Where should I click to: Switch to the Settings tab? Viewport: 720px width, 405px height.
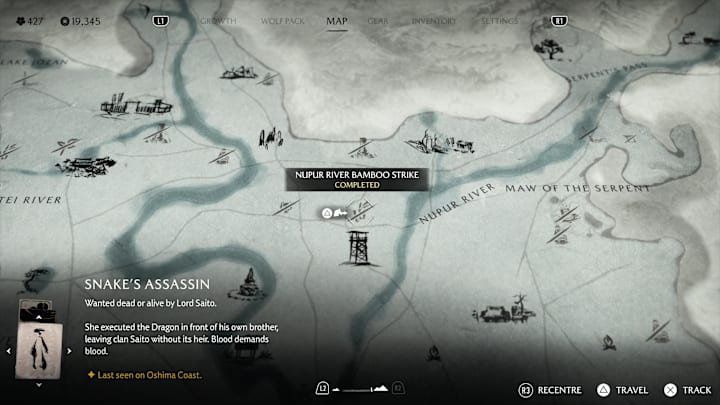[x=499, y=20]
